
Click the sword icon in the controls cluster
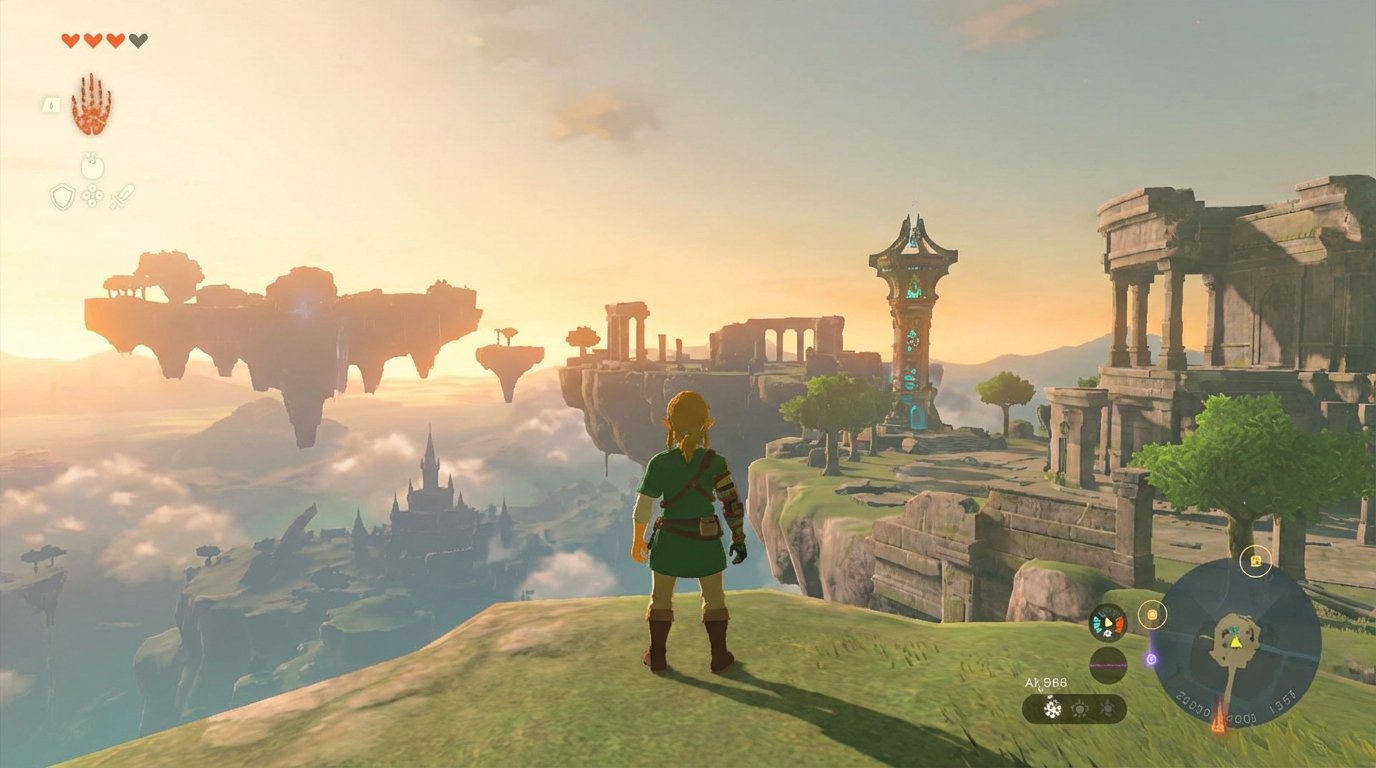pyautogui.click(x=122, y=196)
